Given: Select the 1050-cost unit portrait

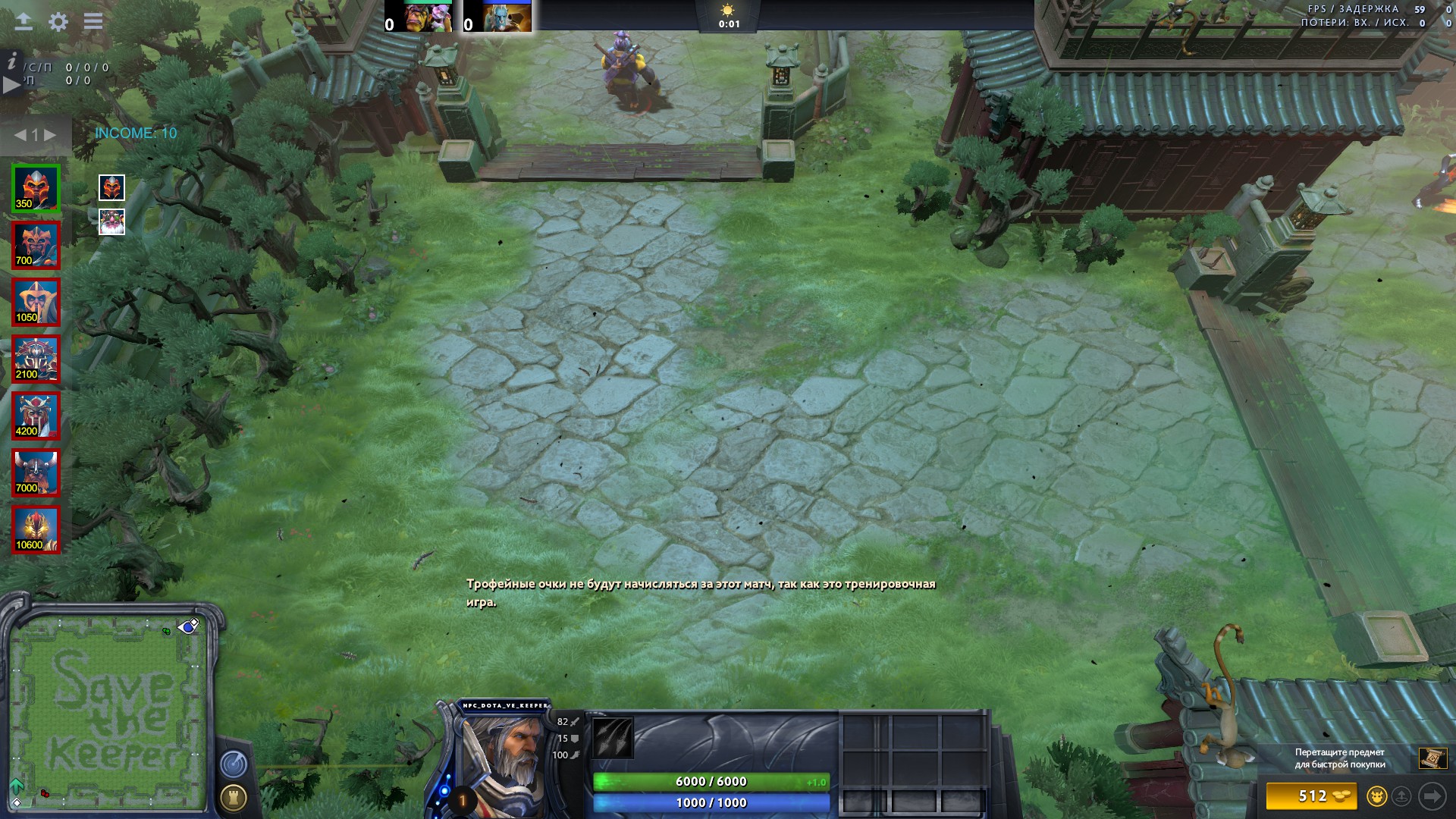Looking at the screenshot, I should pos(36,302).
